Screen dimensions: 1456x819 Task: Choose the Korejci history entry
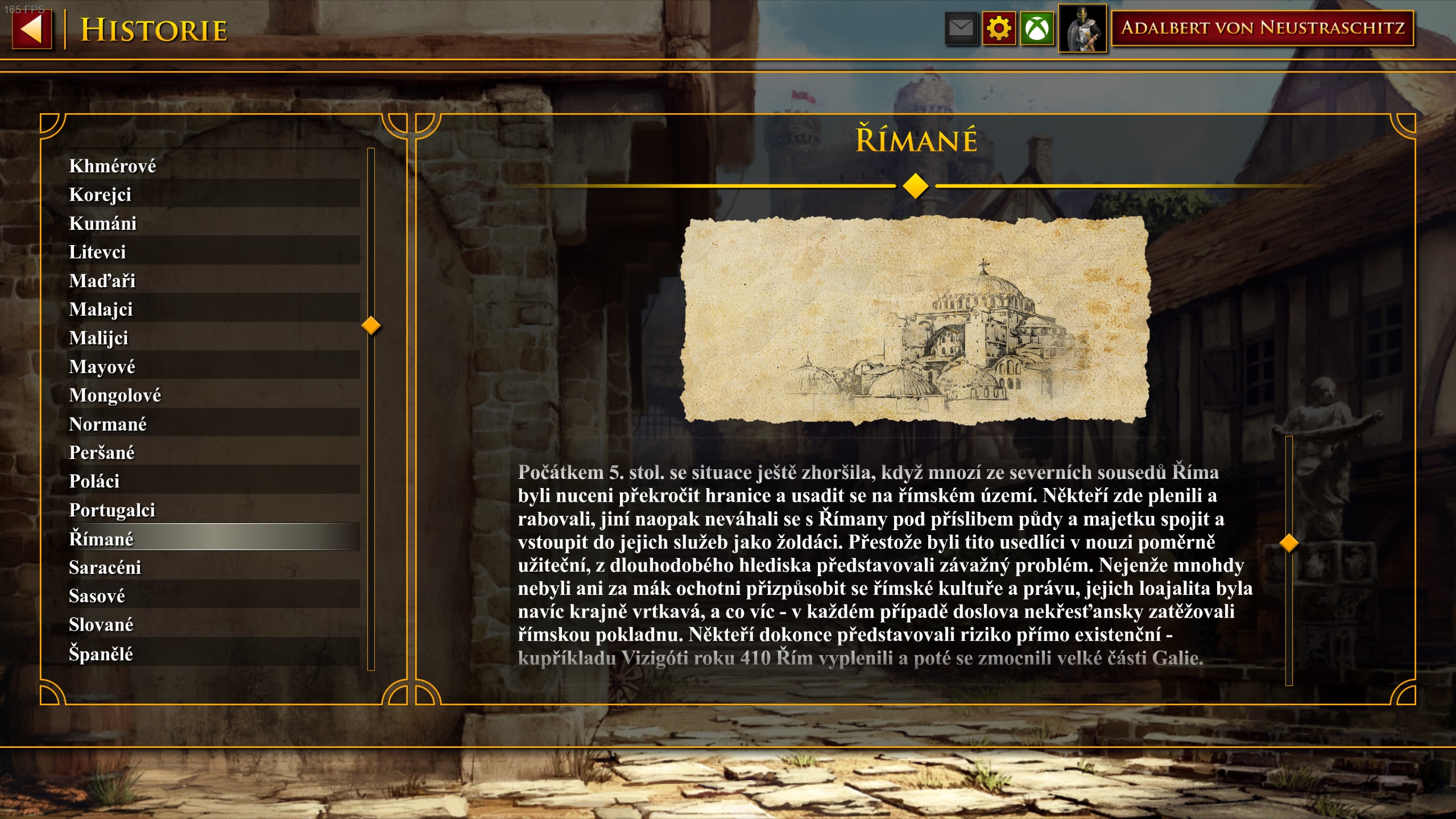click(100, 195)
